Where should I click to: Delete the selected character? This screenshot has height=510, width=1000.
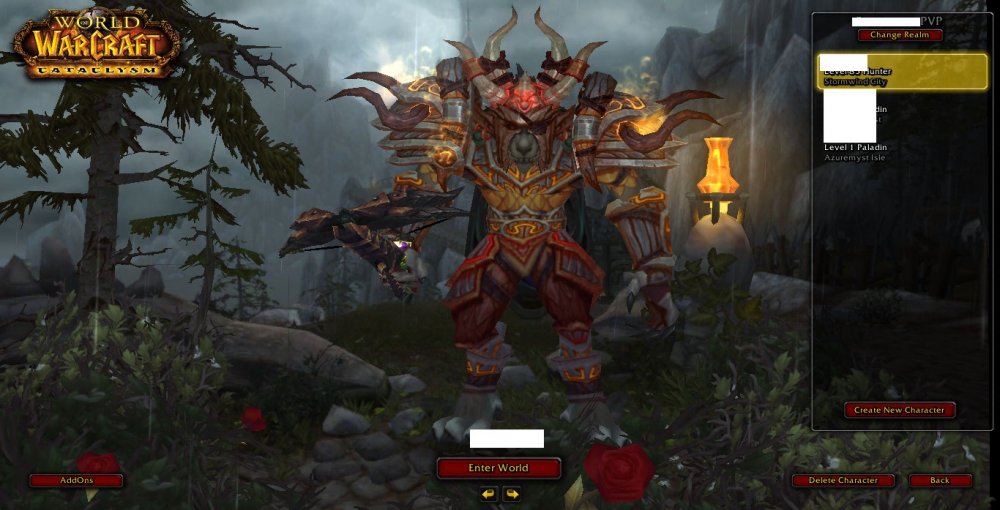(x=843, y=481)
